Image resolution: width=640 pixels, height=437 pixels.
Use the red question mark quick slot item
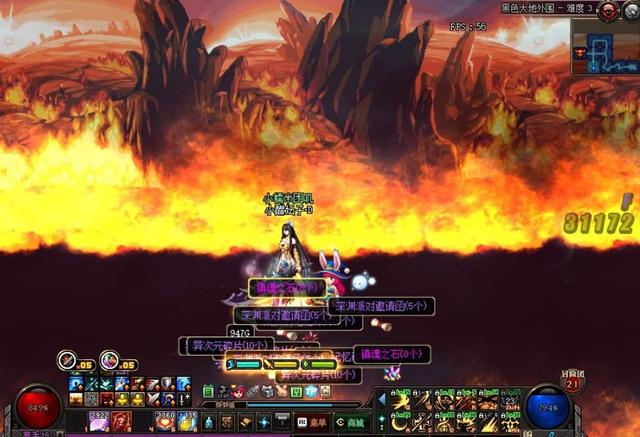point(121,421)
